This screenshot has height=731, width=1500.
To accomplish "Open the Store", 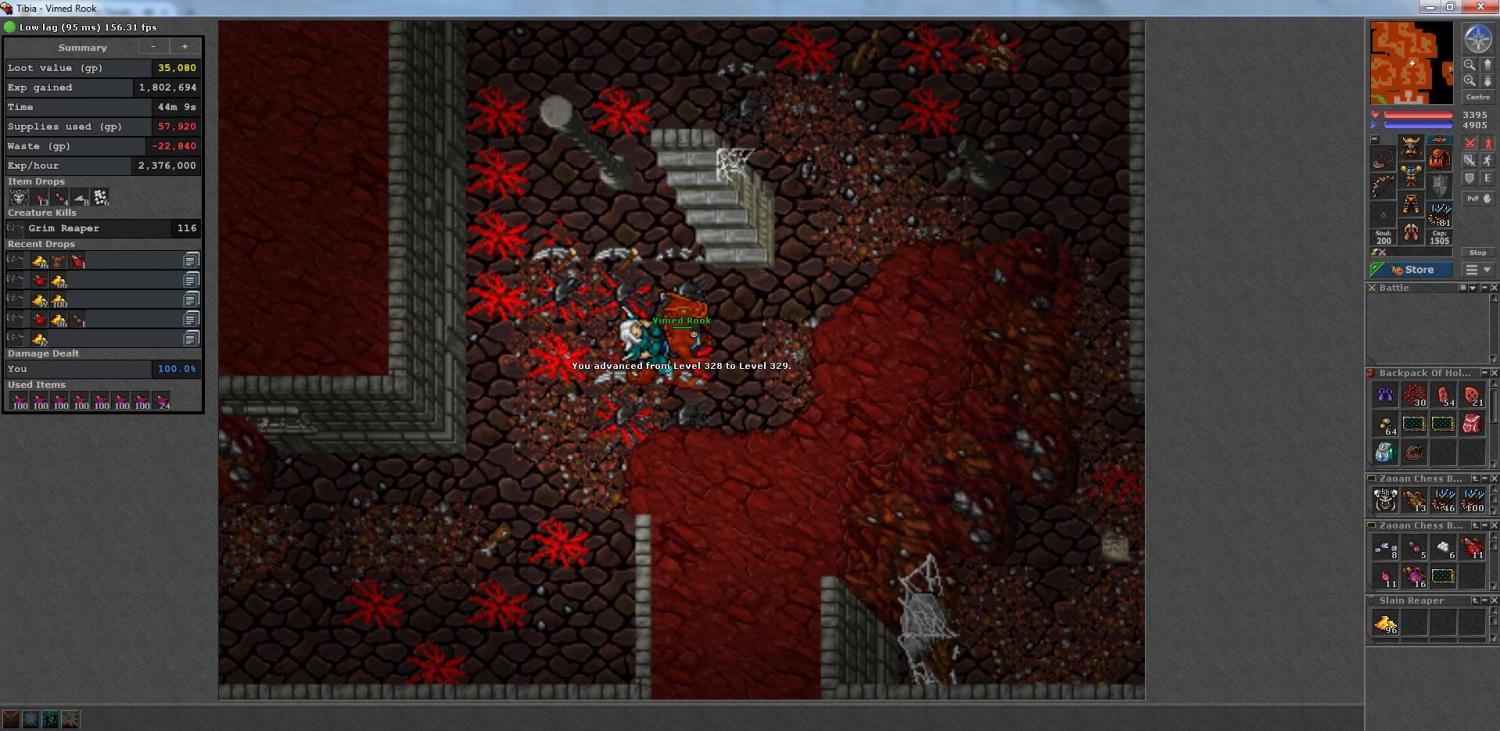I will point(1412,270).
